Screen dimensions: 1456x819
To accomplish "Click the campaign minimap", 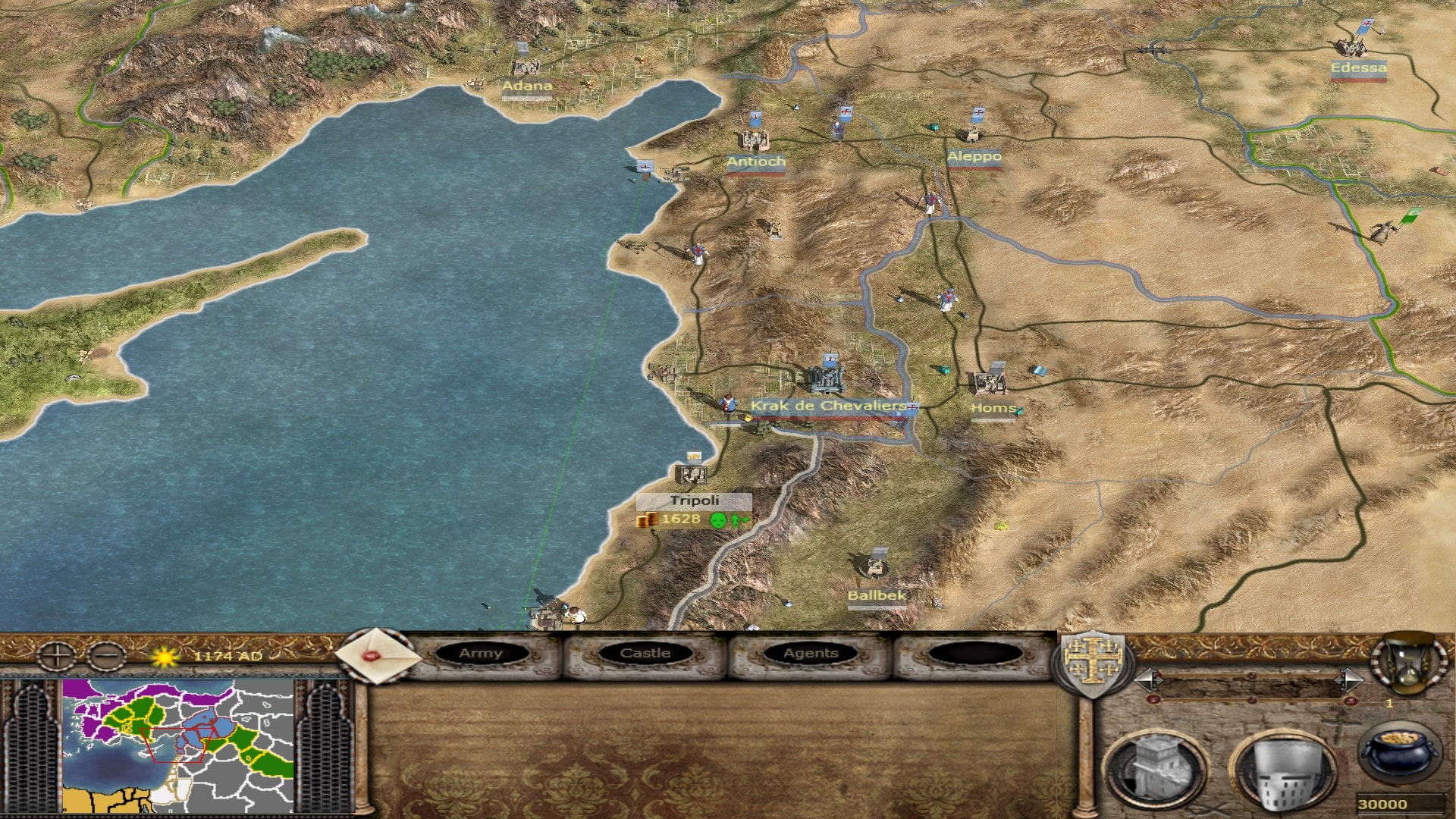I will pyautogui.click(x=178, y=745).
